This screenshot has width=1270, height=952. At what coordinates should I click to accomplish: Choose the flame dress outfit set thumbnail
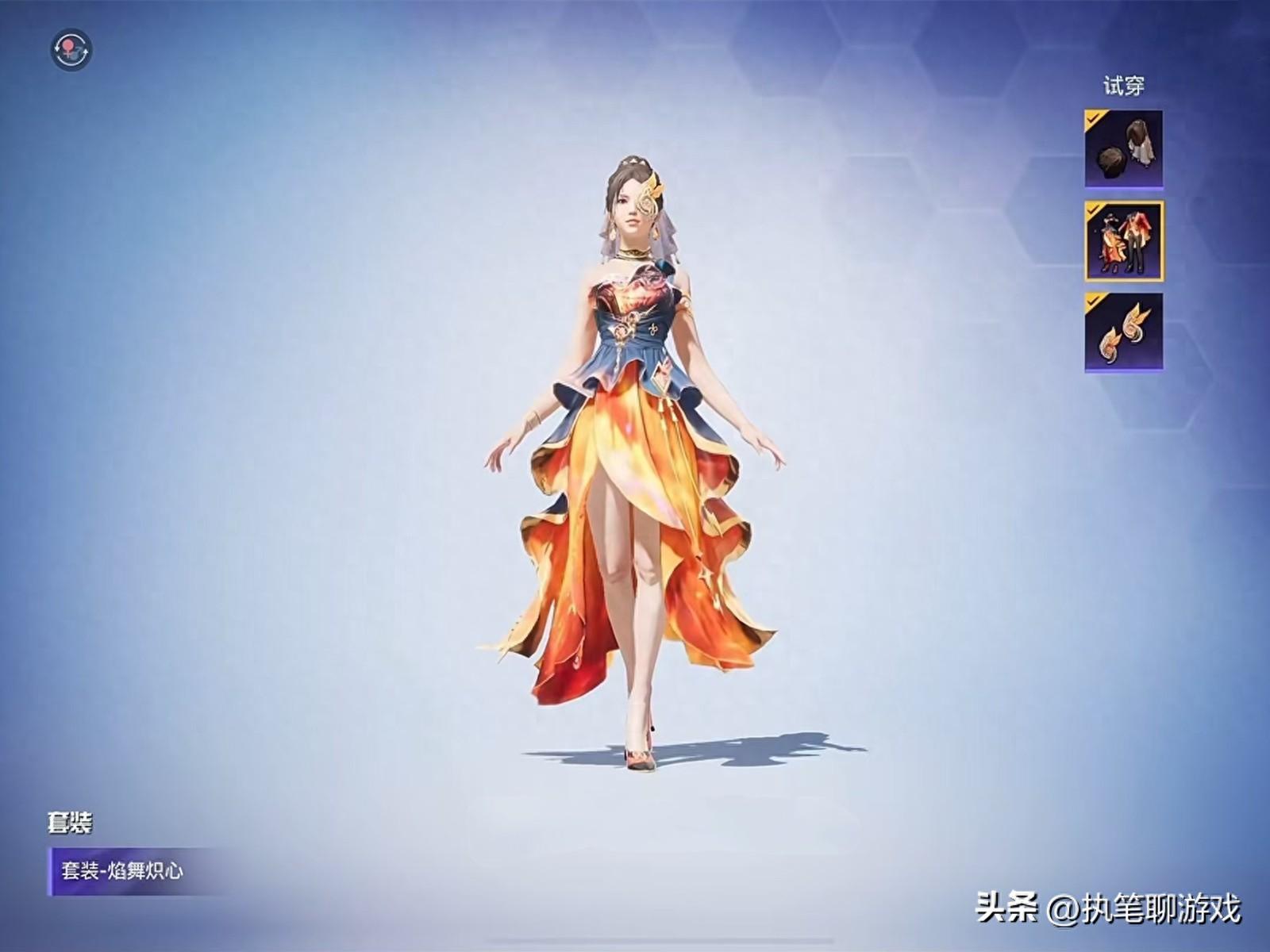click(x=1123, y=241)
